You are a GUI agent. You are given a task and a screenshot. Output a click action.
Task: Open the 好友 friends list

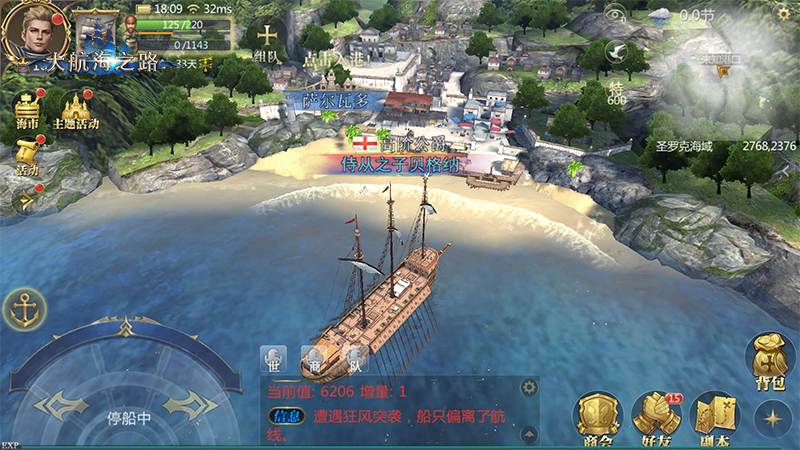[x=656, y=417]
